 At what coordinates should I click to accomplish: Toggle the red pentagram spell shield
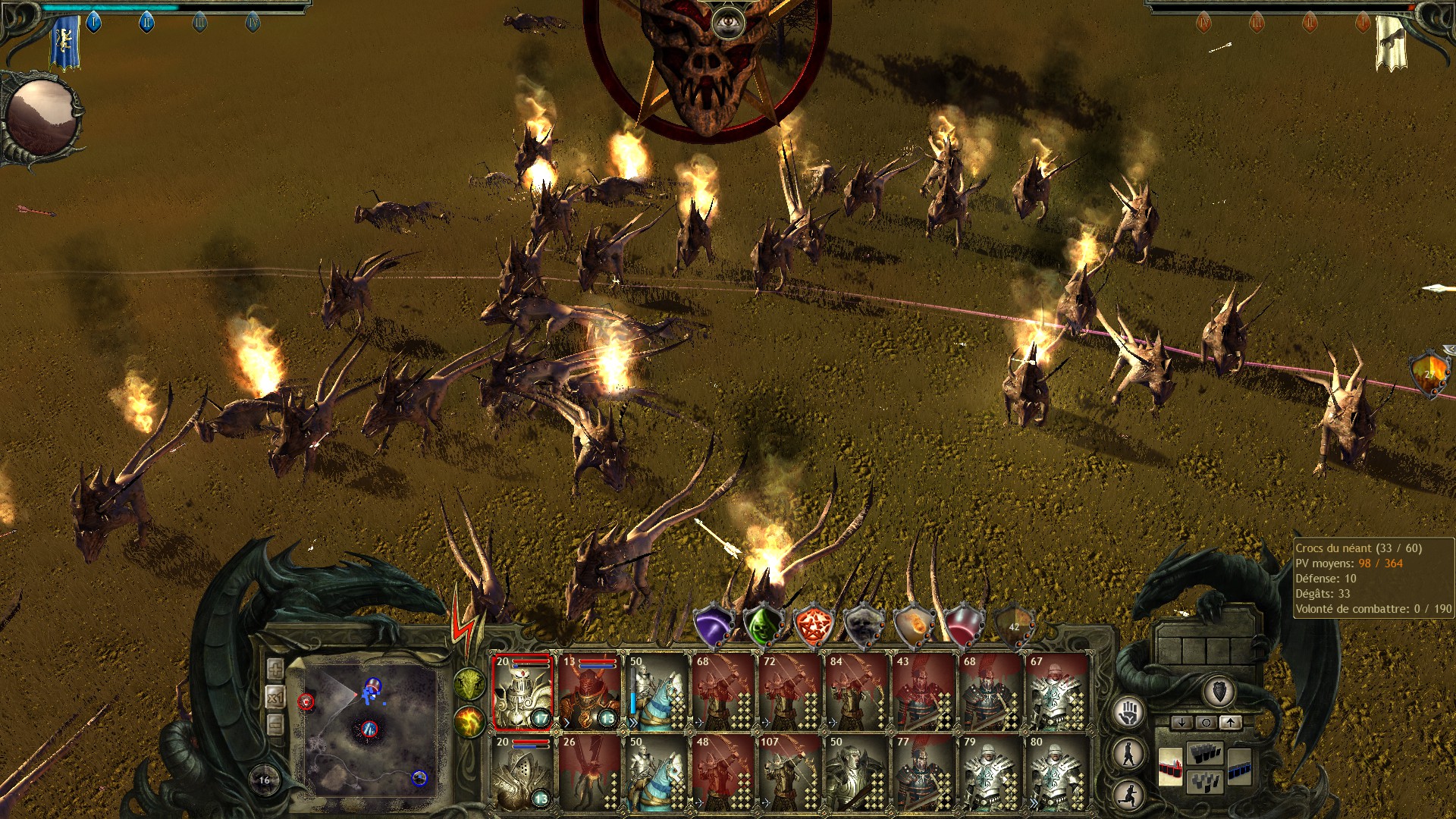point(813,626)
